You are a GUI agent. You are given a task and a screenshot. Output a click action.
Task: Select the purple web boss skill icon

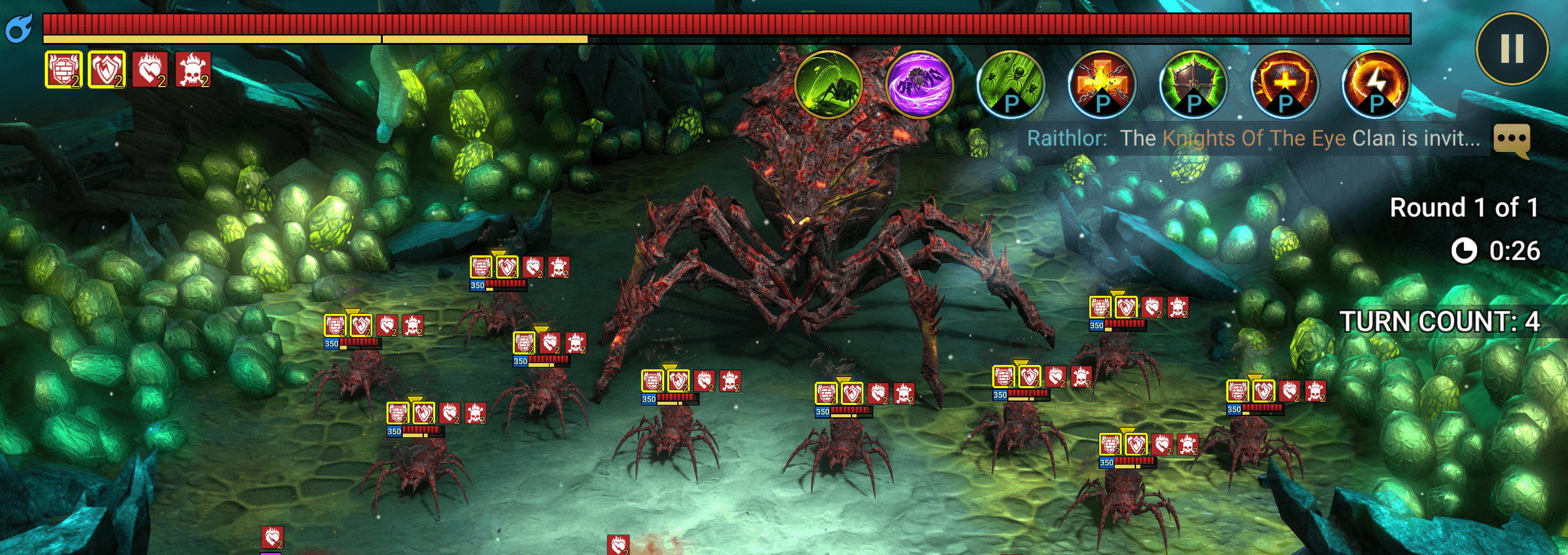[919, 85]
